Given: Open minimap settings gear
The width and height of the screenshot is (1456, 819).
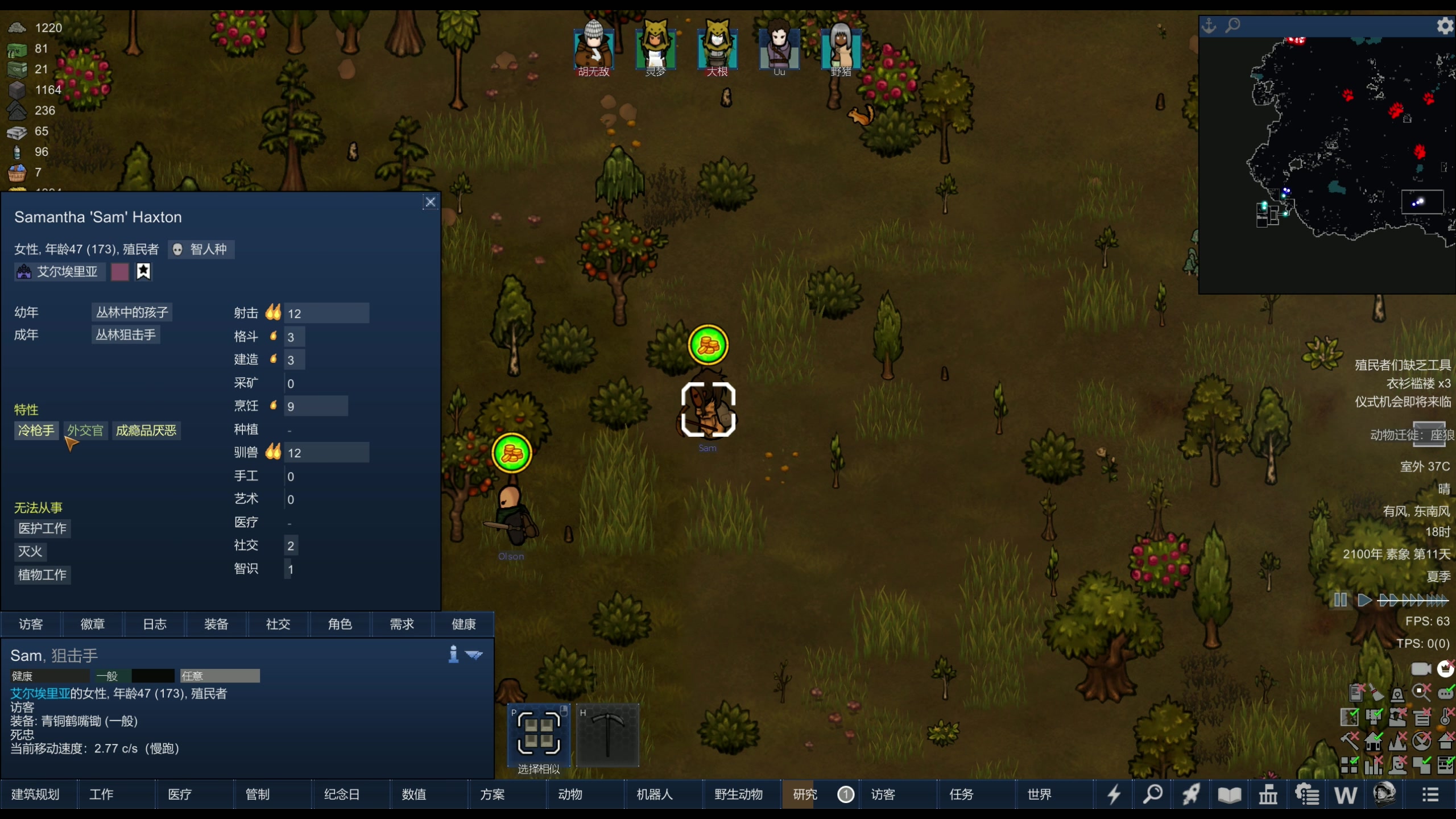Looking at the screenshot, I should [1444, 26].
